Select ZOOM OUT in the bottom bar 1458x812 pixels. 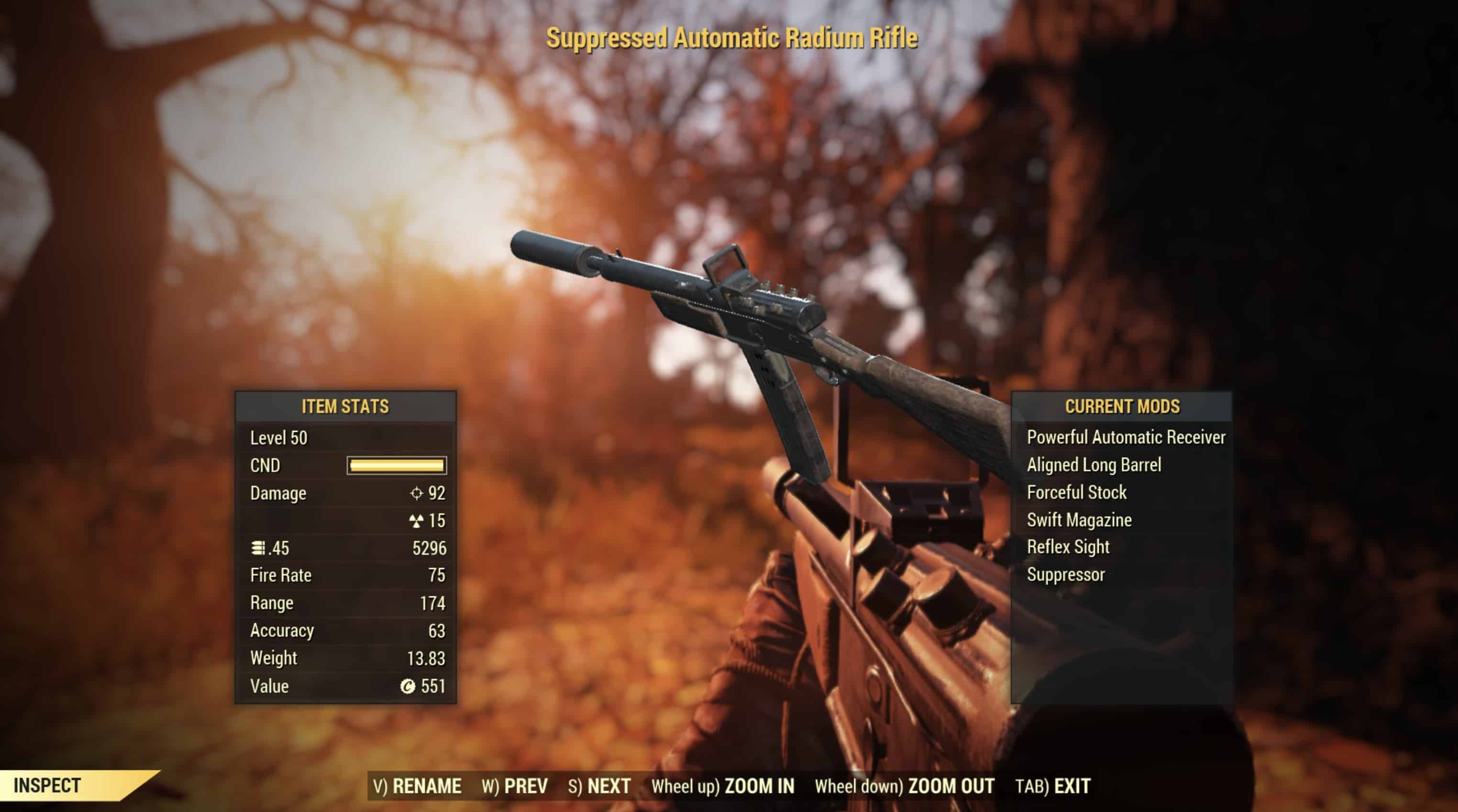pos(904,786)
